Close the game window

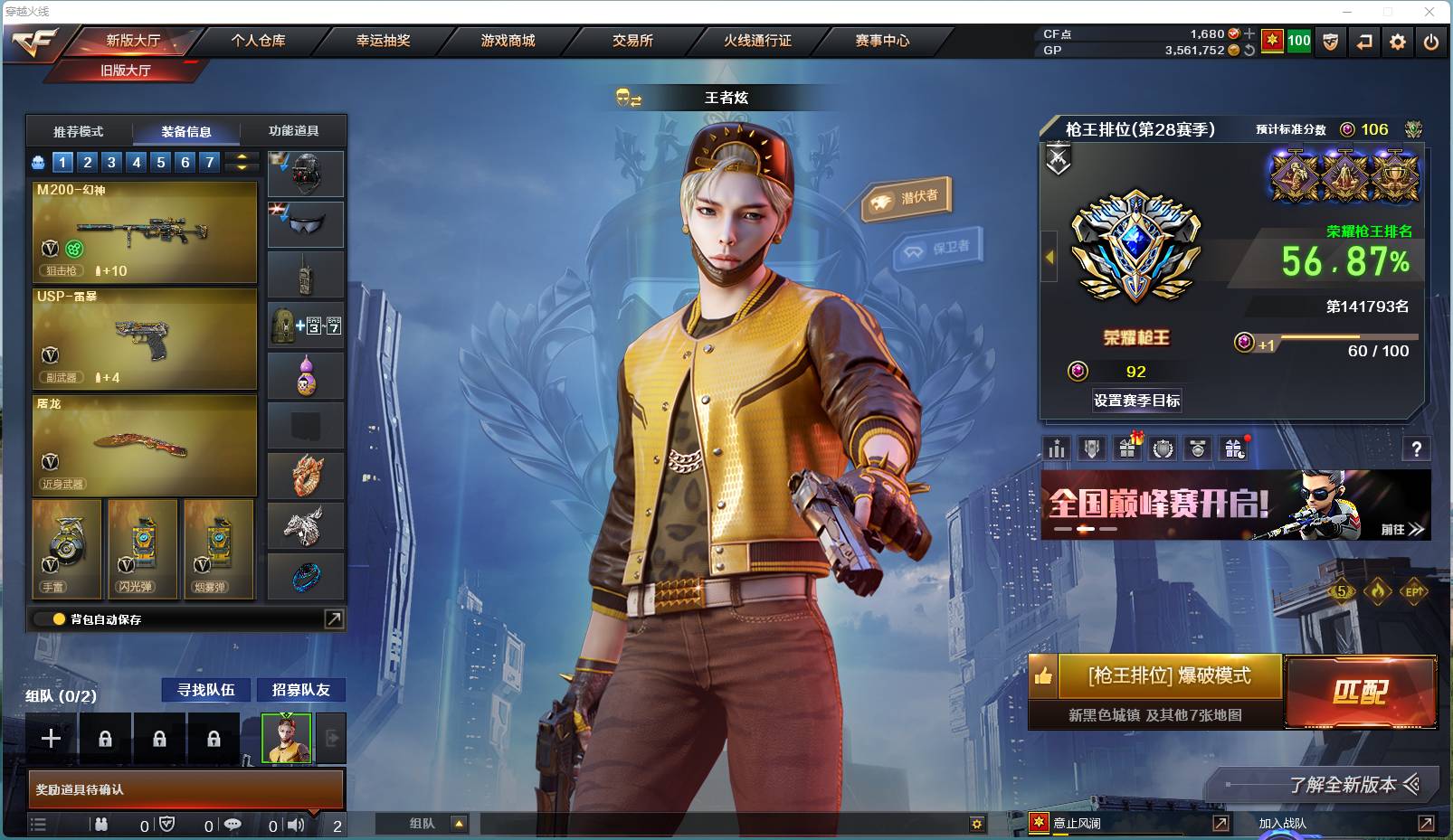[1429, 12]
